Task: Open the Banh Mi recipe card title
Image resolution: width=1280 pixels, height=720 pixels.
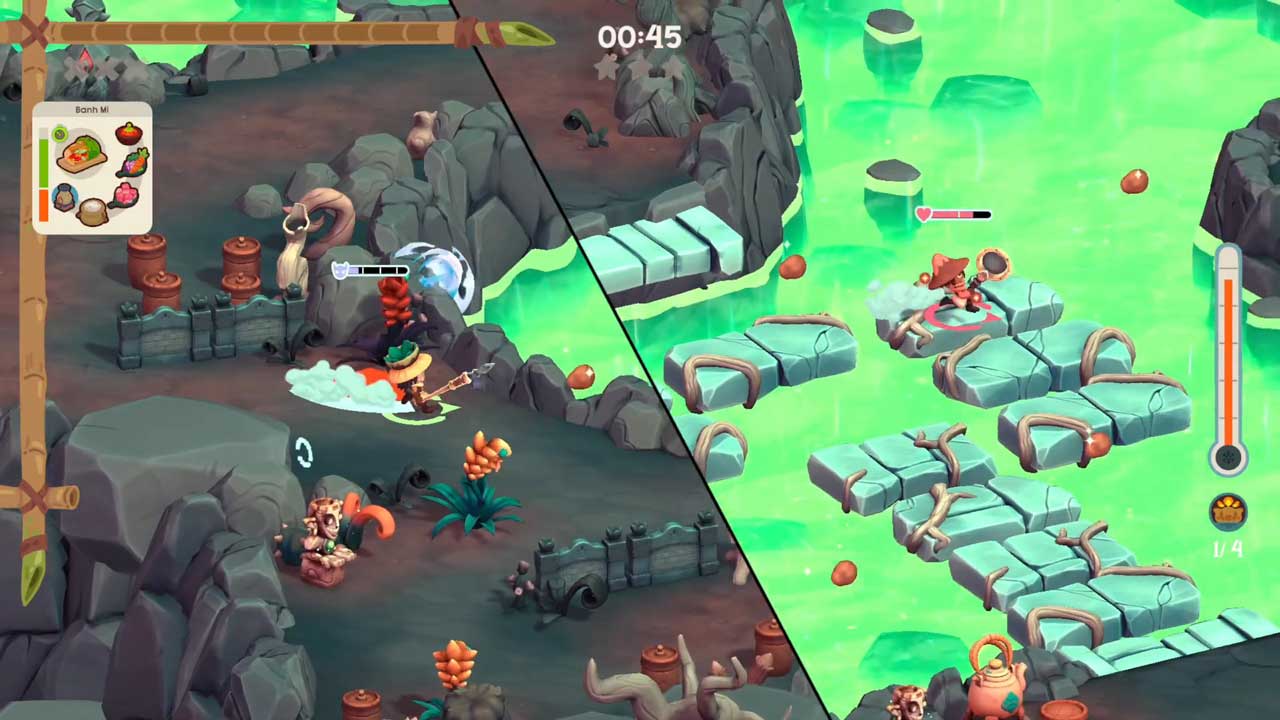Action: pyautogui.click(x=92, y=110)
